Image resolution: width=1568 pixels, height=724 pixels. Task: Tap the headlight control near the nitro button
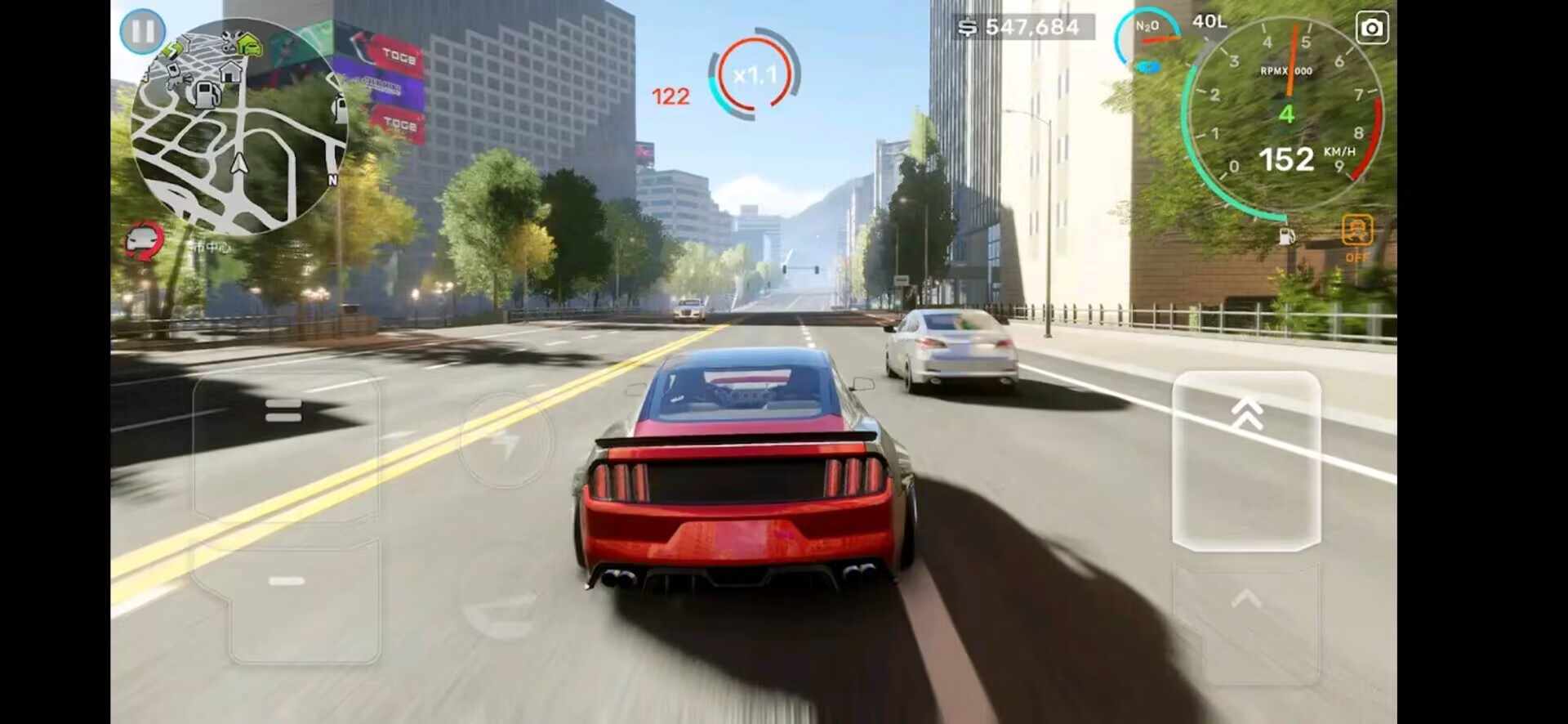click(1148, 68)
